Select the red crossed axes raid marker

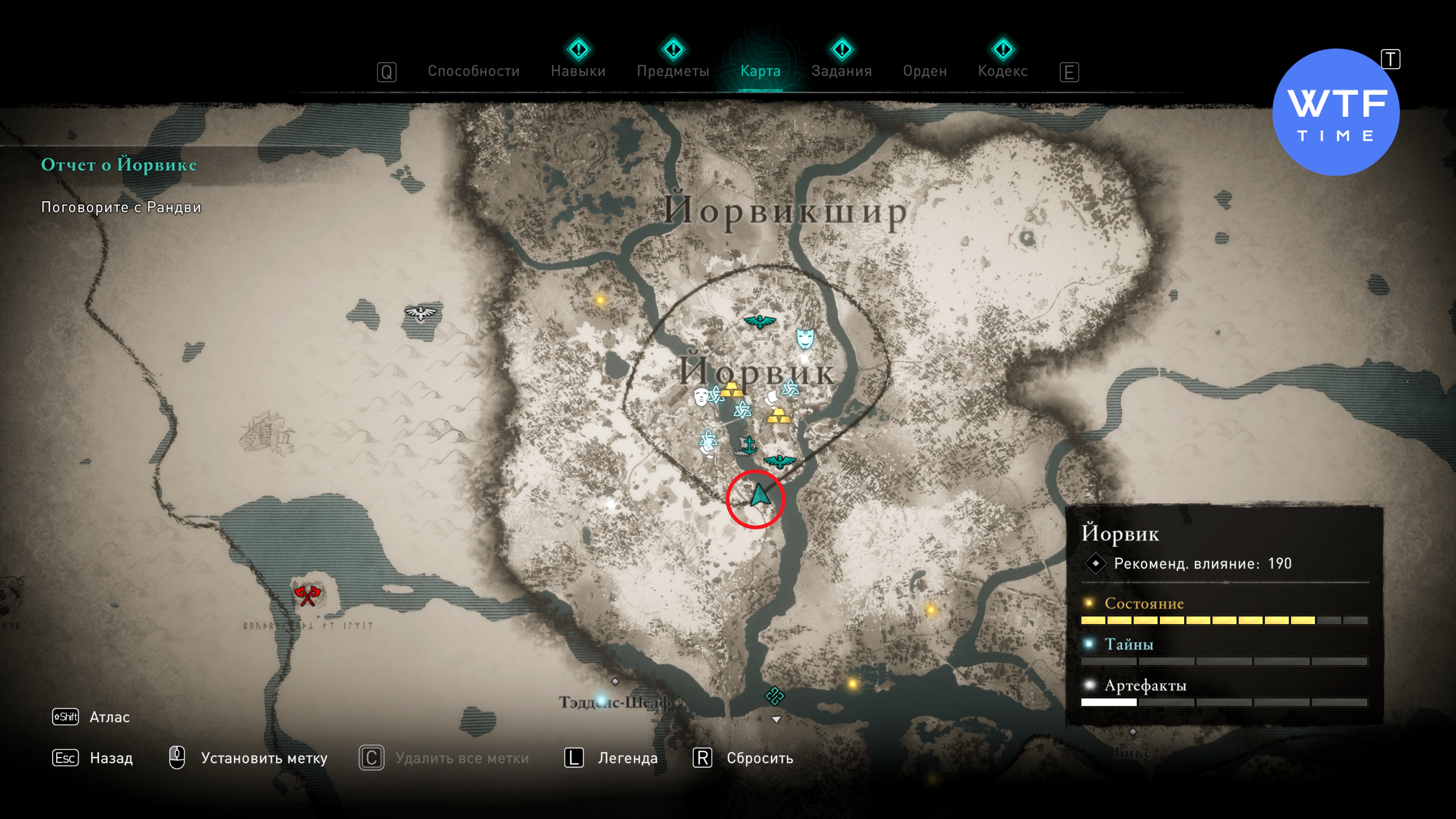tap(307, 595)
